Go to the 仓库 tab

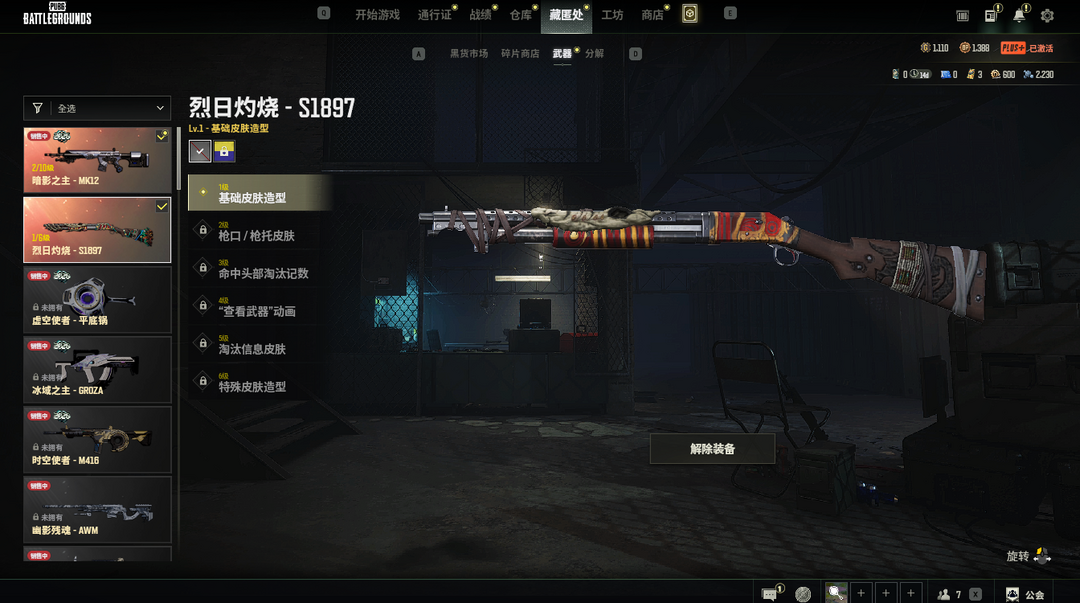(x=520, y=15)
